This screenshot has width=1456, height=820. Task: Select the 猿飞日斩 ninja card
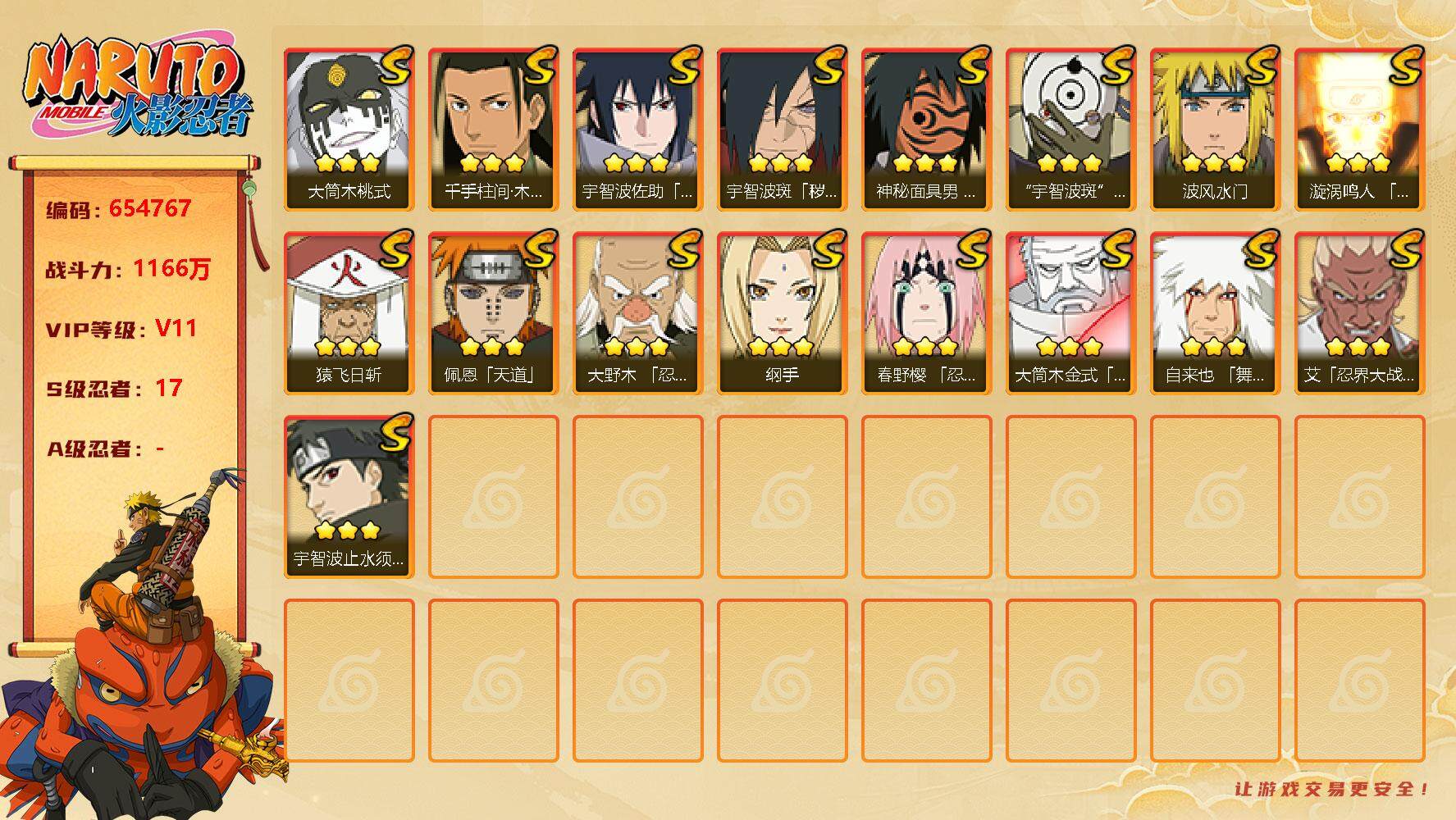point(349,312)
